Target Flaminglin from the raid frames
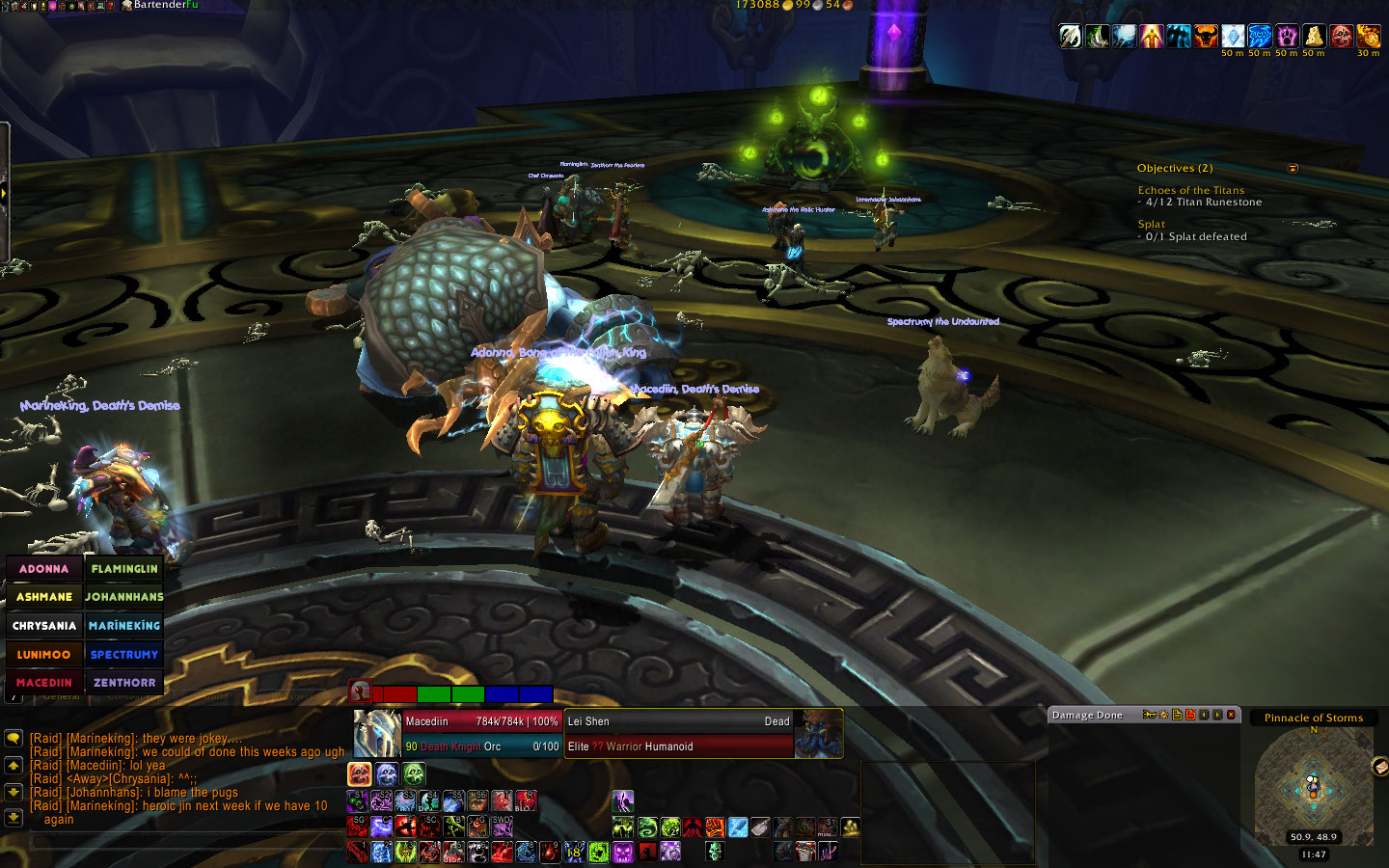1389x868 pixels. tap(124, 569)
